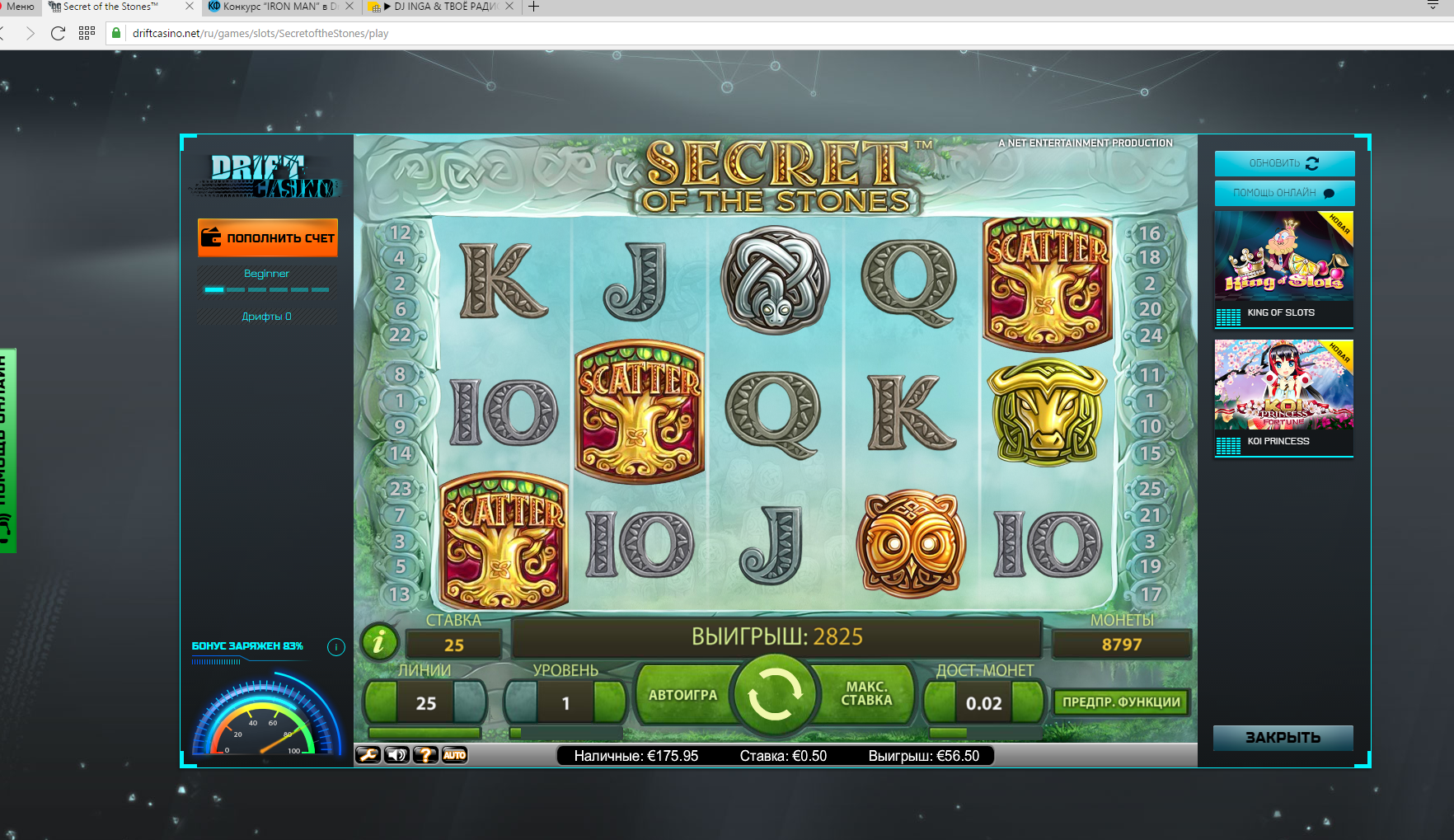
Task: Close the game with ЗАКРЫТЬ
Action: [x=1283, y=737]
